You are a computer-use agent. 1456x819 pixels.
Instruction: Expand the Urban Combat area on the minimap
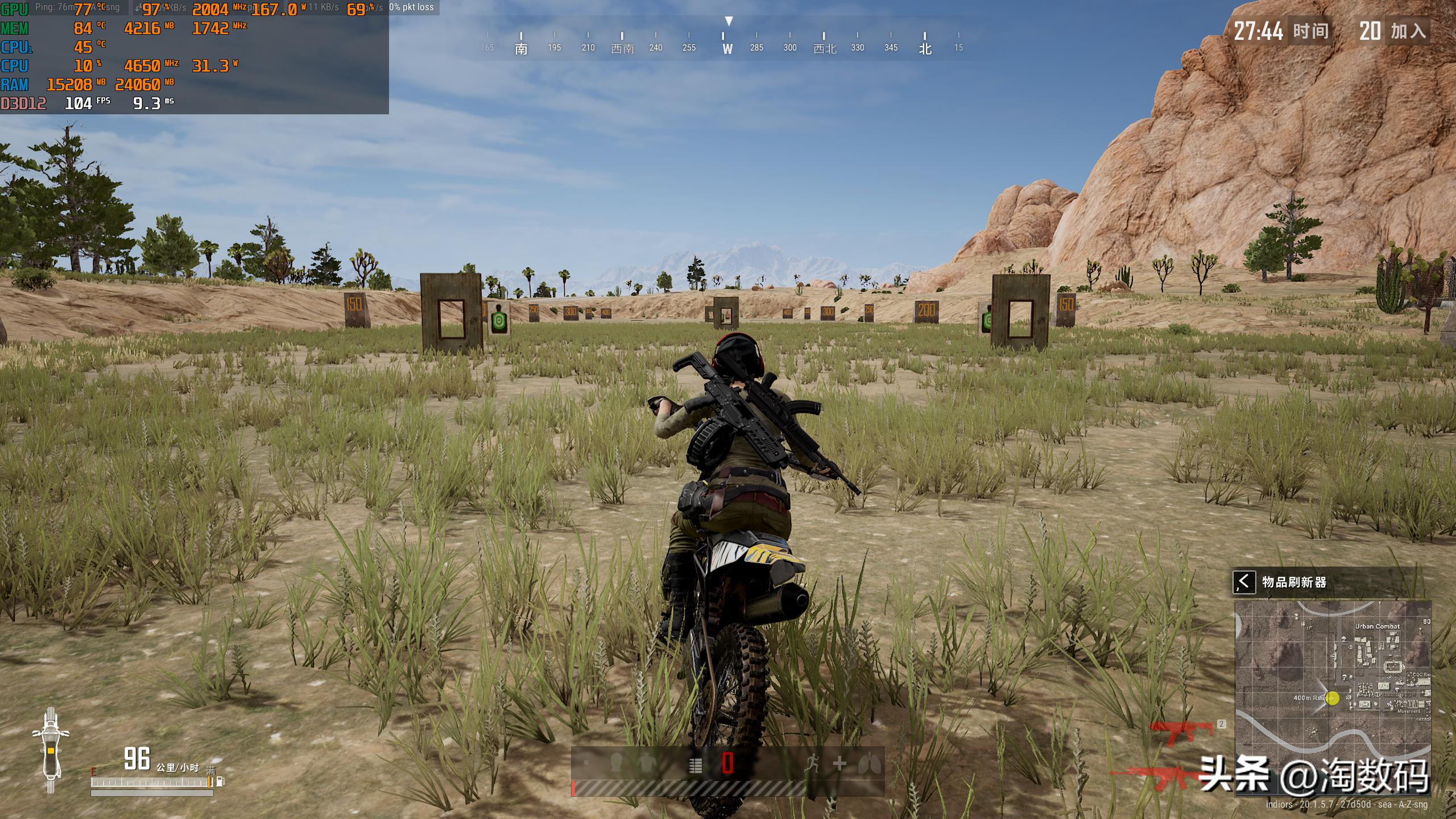coord(1378,626)
